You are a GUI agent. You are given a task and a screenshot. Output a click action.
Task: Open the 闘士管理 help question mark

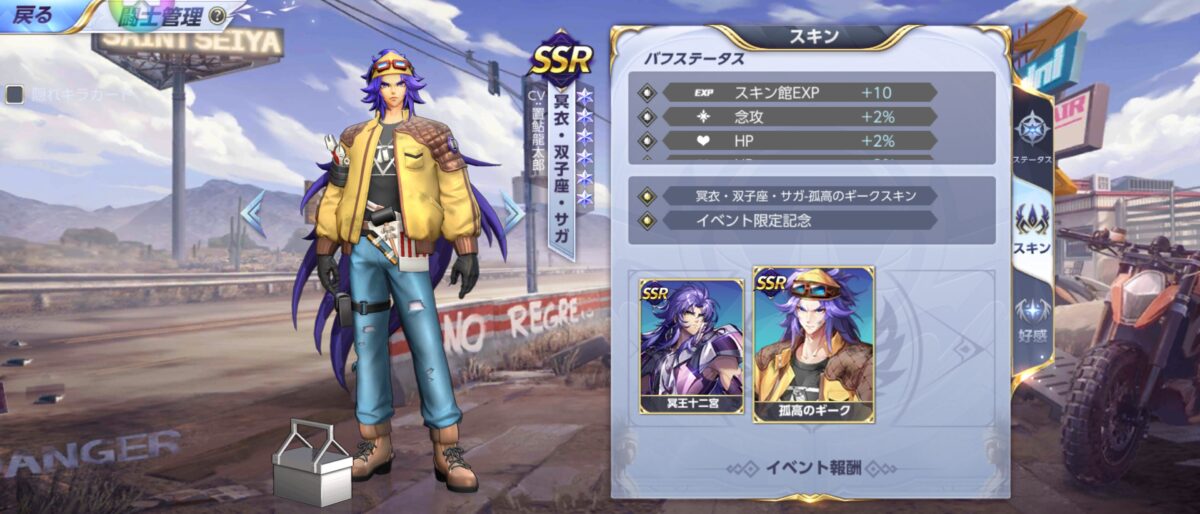217,17
